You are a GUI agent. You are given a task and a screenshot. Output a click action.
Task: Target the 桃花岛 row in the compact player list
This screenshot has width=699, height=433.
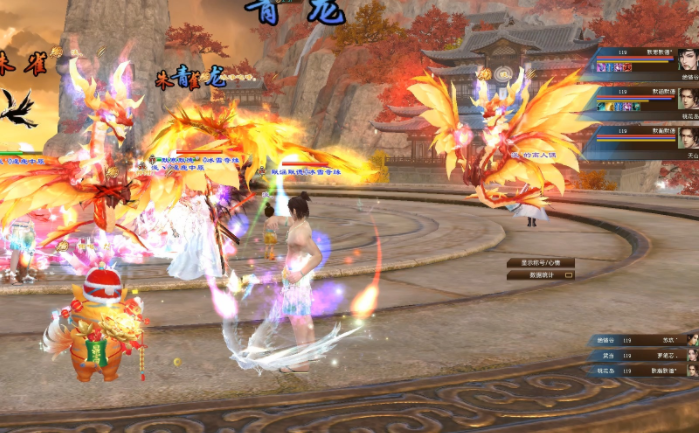pyautogui.click(x=642, y=370)
